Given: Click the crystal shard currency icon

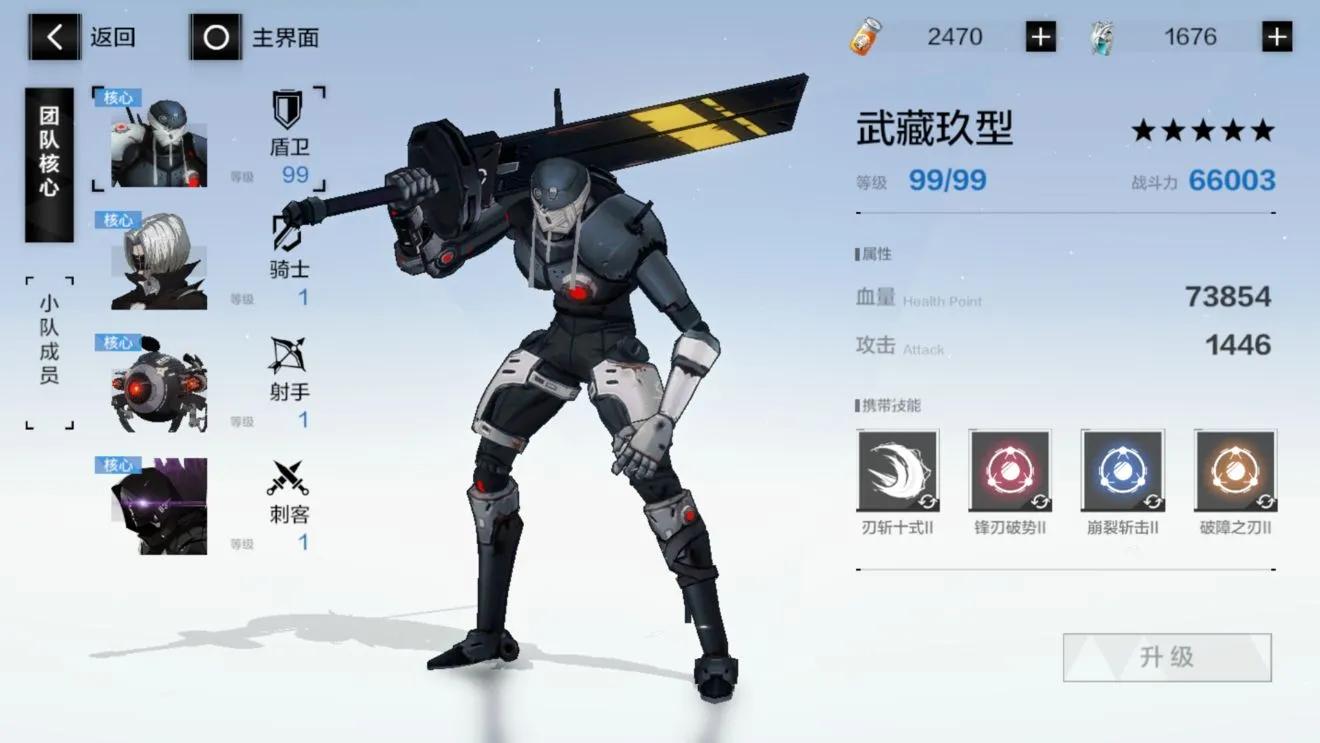Looking at the screenshot, I should pos(1100,36).
